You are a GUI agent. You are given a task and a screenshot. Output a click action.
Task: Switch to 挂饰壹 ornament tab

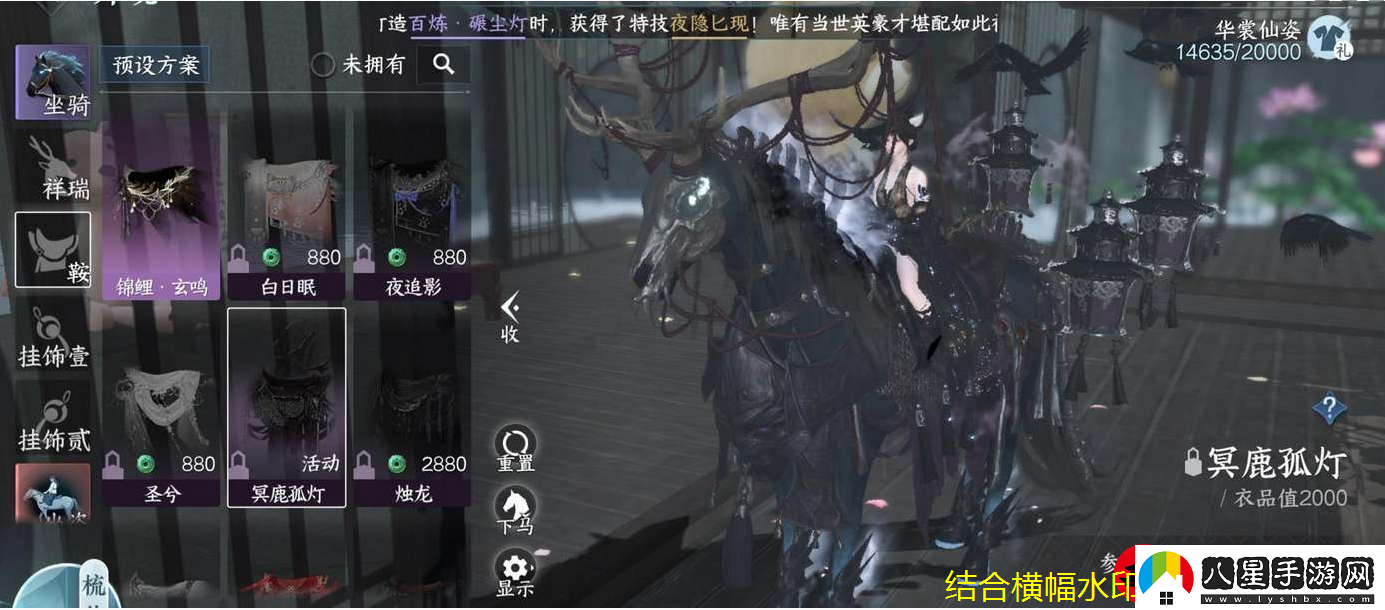[x=53, y=338]
